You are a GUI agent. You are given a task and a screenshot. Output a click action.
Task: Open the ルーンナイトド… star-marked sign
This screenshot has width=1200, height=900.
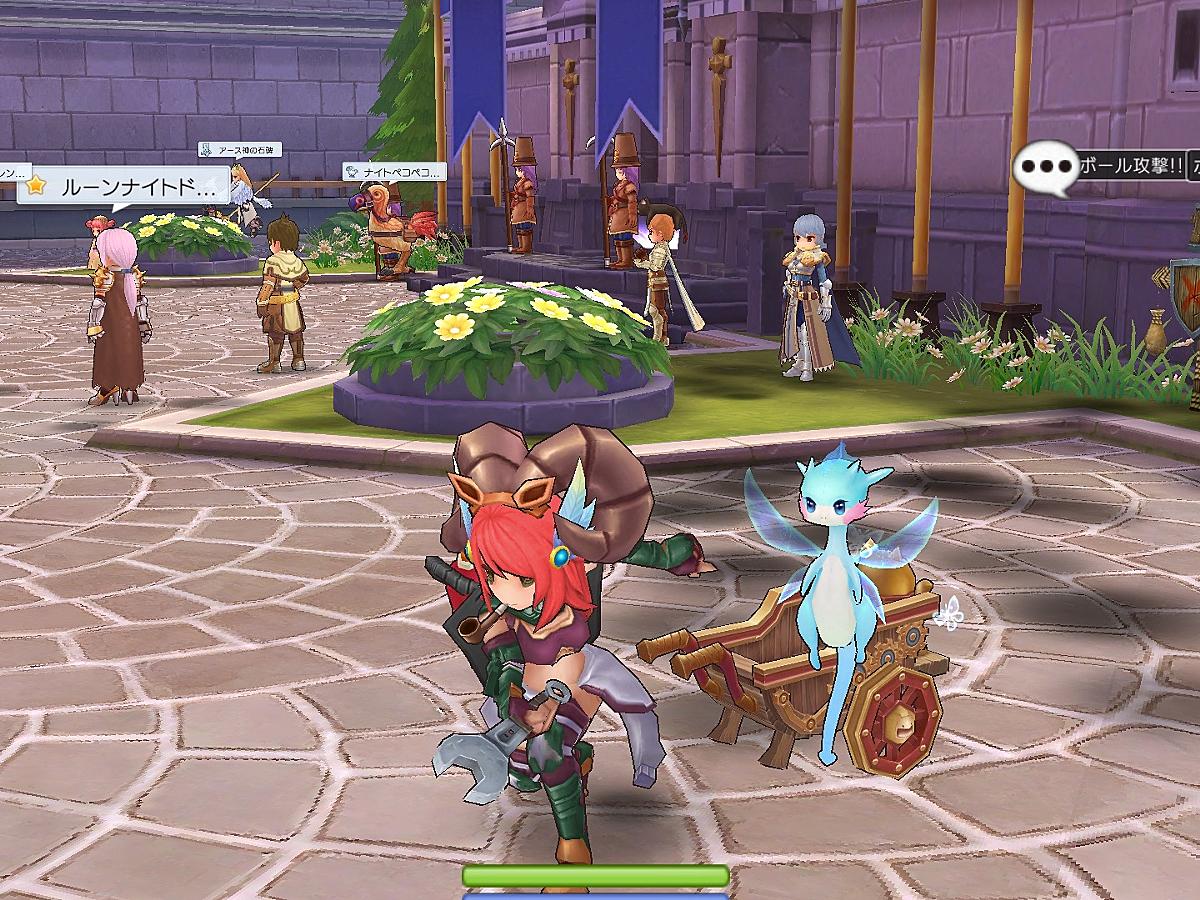[120, 186]
